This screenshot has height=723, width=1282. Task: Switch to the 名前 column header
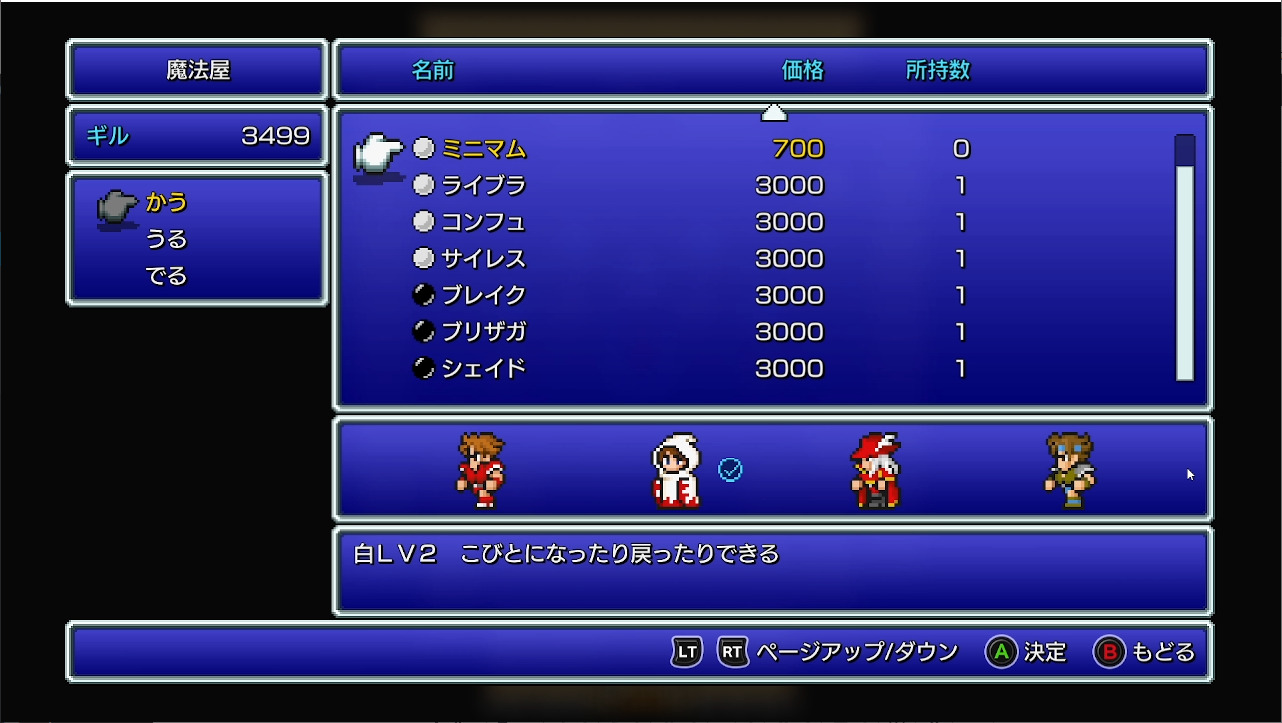434,71
